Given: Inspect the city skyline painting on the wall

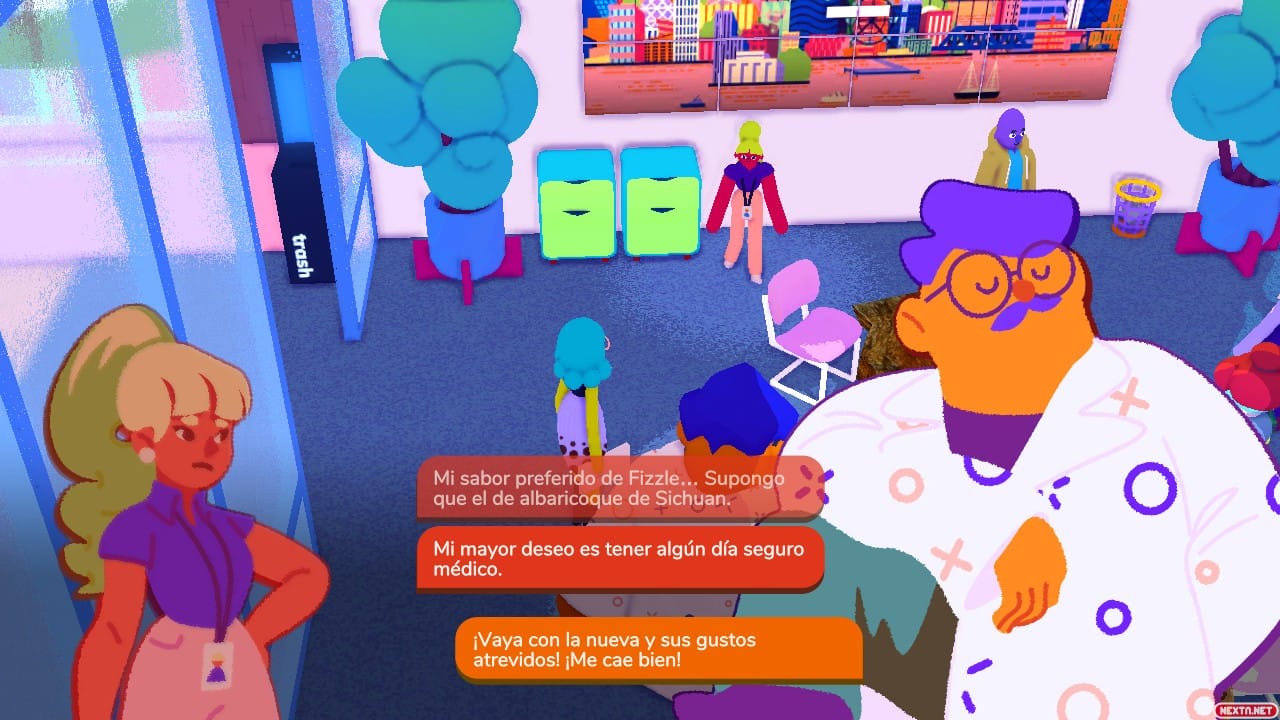Looking at the screenshot, I should (x=840, y=55).
